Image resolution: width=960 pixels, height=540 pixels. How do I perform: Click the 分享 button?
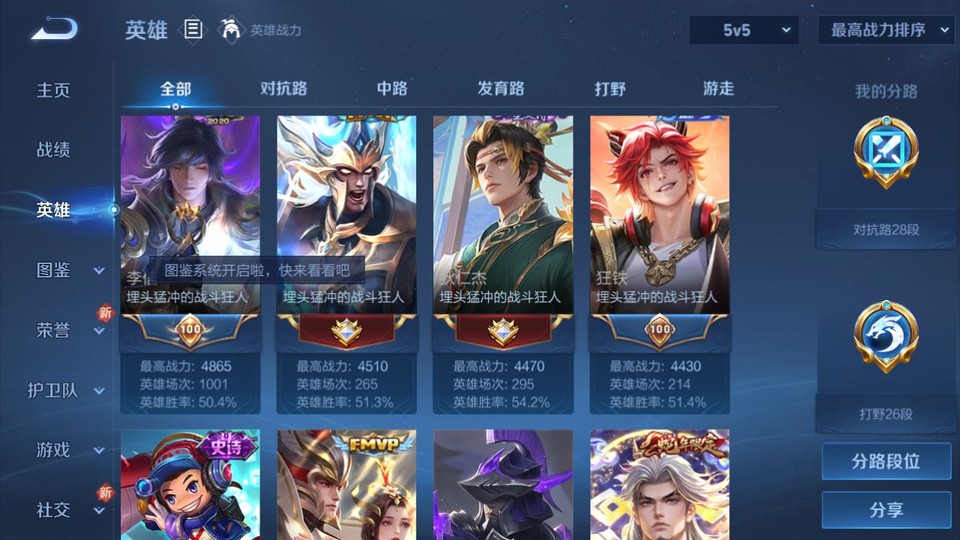[886, 510]
